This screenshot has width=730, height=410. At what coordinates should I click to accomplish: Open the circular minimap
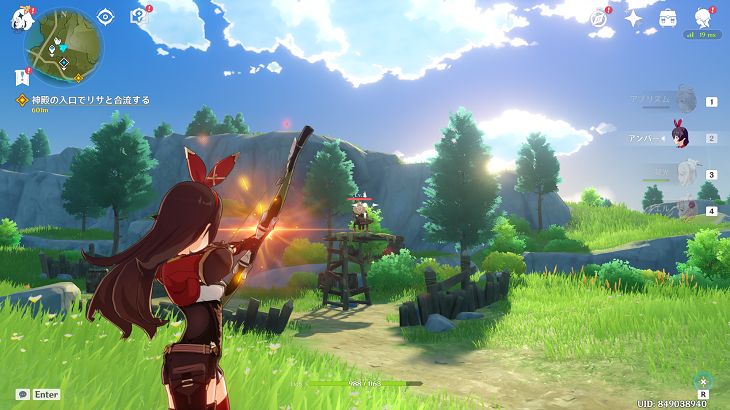click(x=60, y=45)
